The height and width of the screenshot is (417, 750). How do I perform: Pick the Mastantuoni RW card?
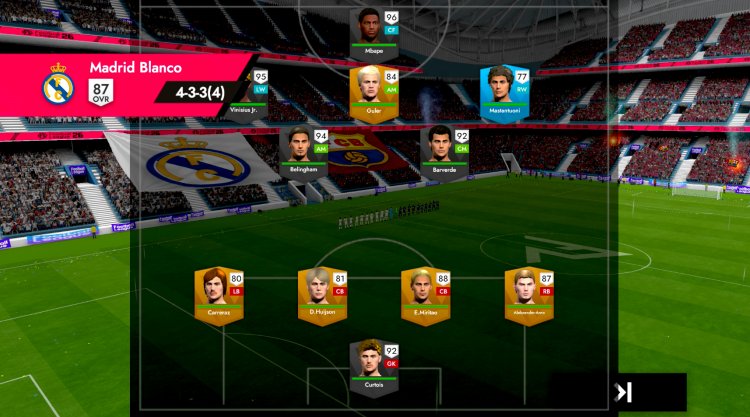tap(505, 90)
